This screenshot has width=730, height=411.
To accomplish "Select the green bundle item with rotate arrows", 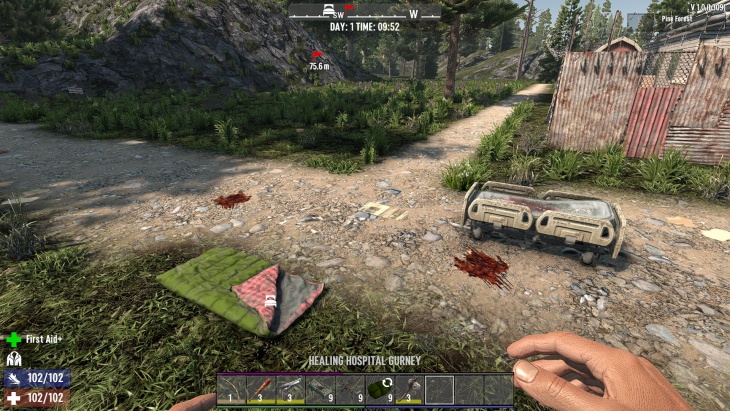I will click(x=379, y=388).
